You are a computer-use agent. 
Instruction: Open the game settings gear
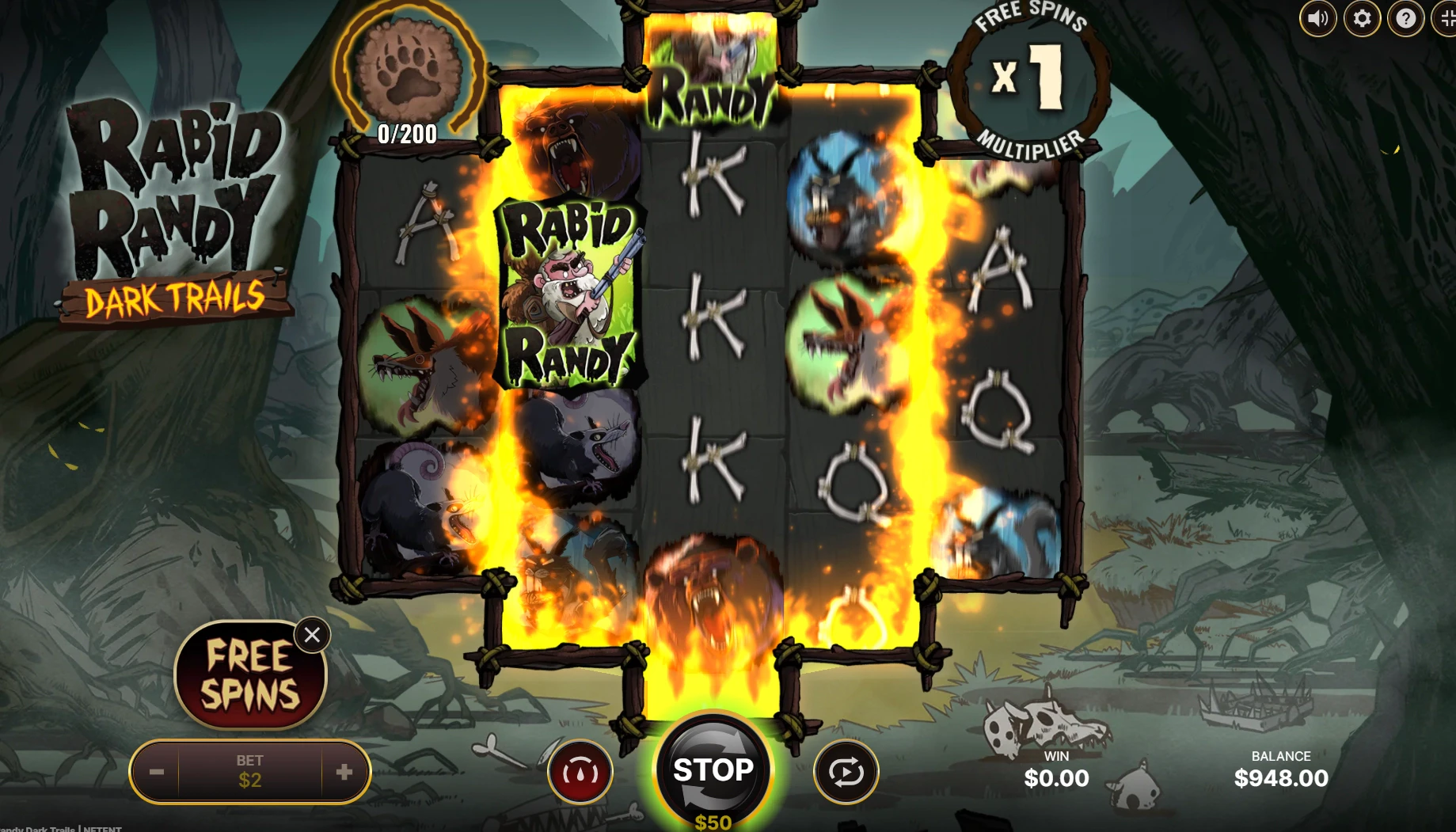(x=1361, y=17)
